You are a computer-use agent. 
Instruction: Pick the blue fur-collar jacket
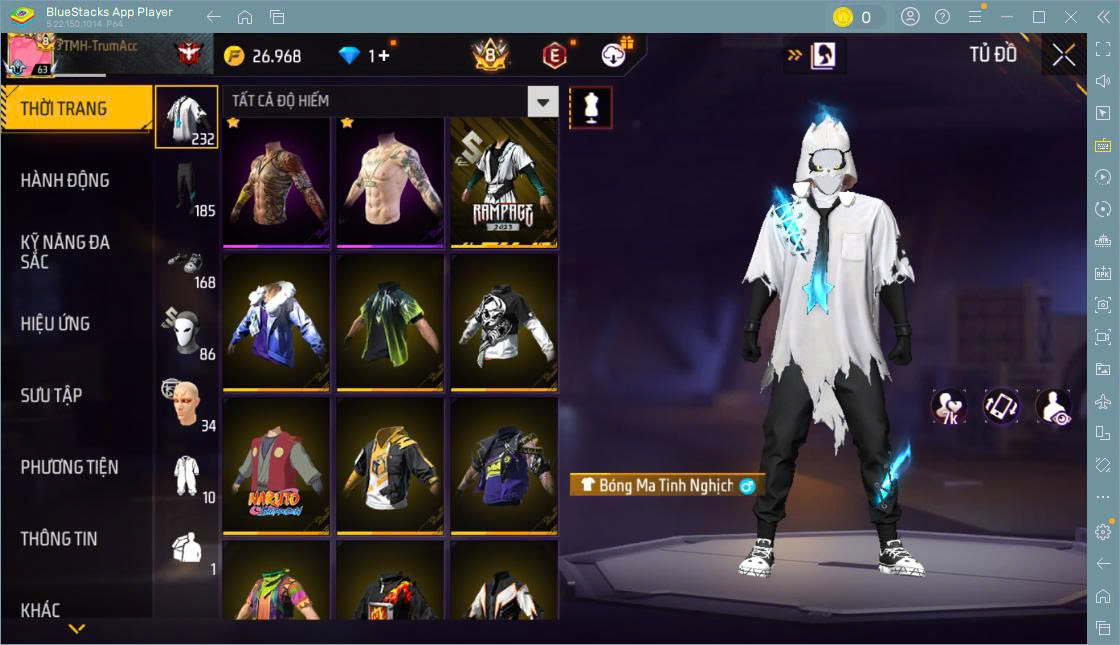(276, 322)
